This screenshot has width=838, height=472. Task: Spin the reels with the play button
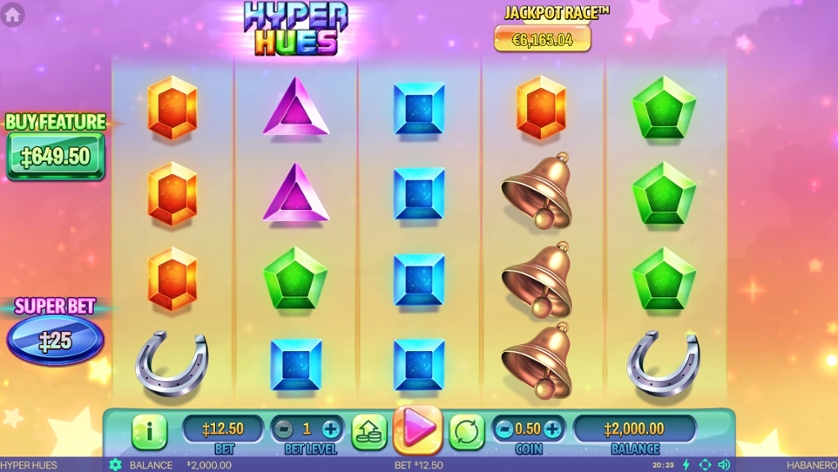pos(418,429)
